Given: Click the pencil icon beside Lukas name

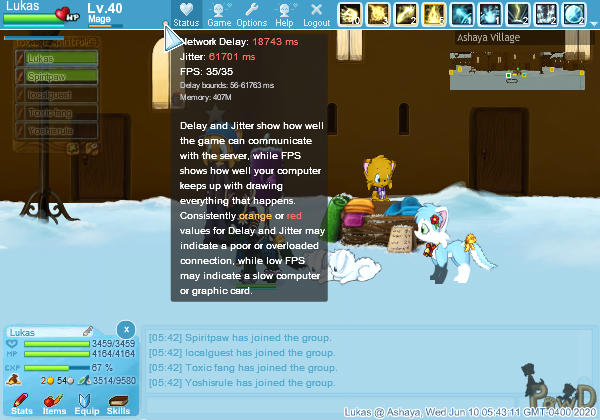Looking at the screenshot, I should [88, 330].
